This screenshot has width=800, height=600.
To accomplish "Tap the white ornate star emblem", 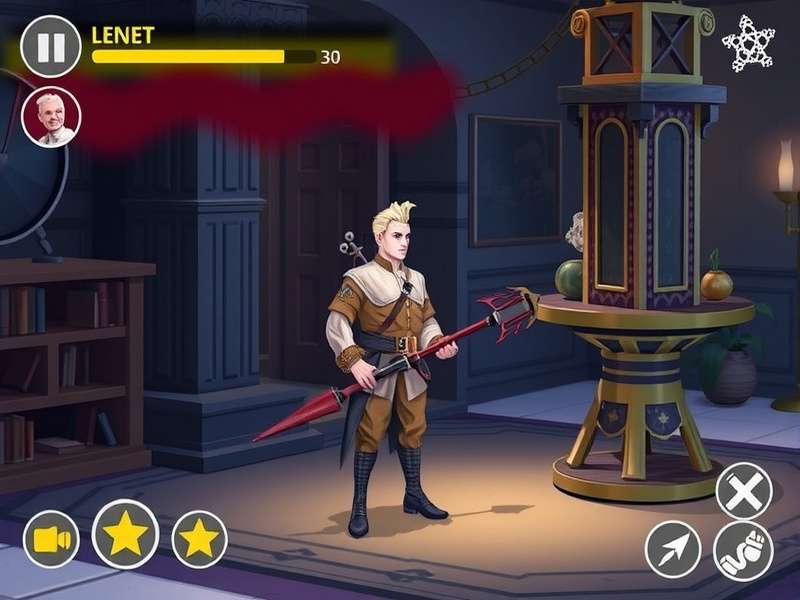I will (x=748, y=44).
